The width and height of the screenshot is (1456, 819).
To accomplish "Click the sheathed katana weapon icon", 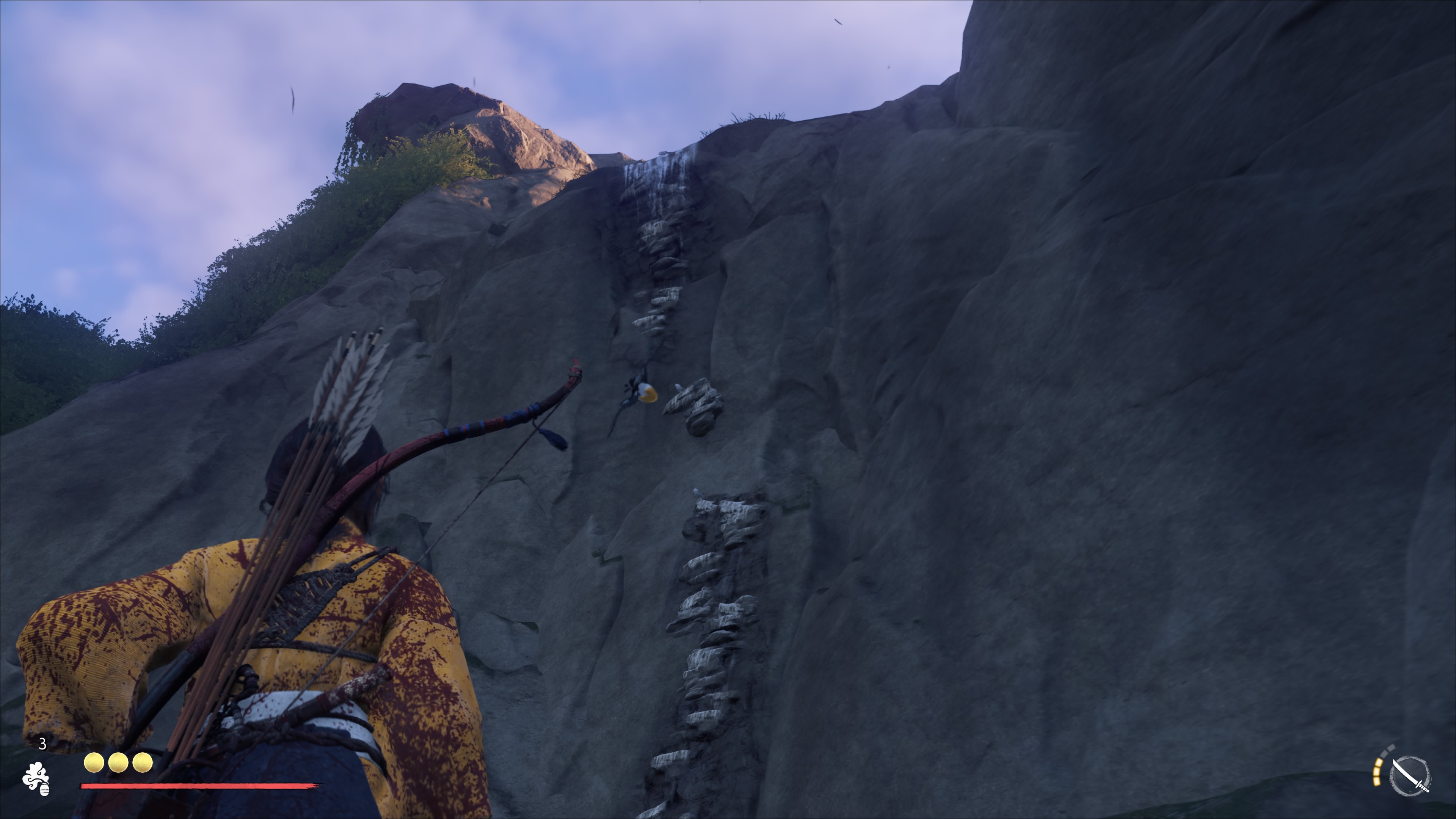I will (x=1410, y=775).
